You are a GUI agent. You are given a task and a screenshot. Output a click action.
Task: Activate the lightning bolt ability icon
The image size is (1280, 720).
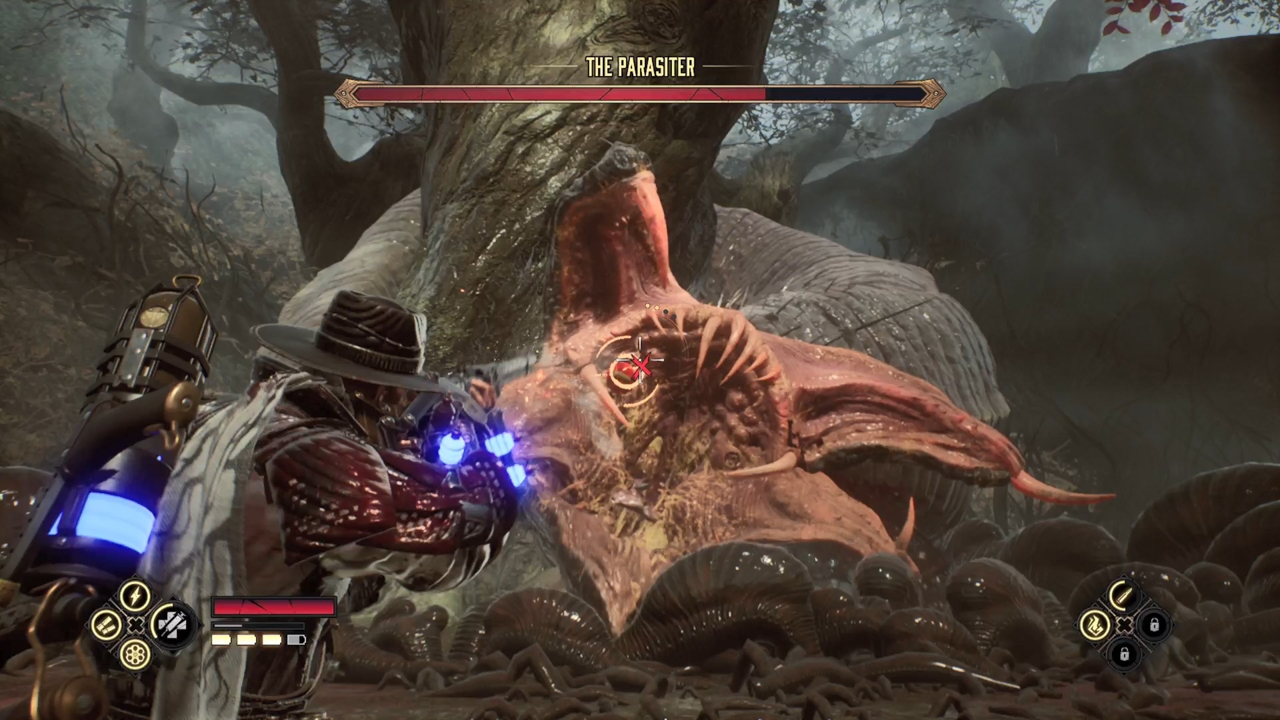click(x=135, y=596)
